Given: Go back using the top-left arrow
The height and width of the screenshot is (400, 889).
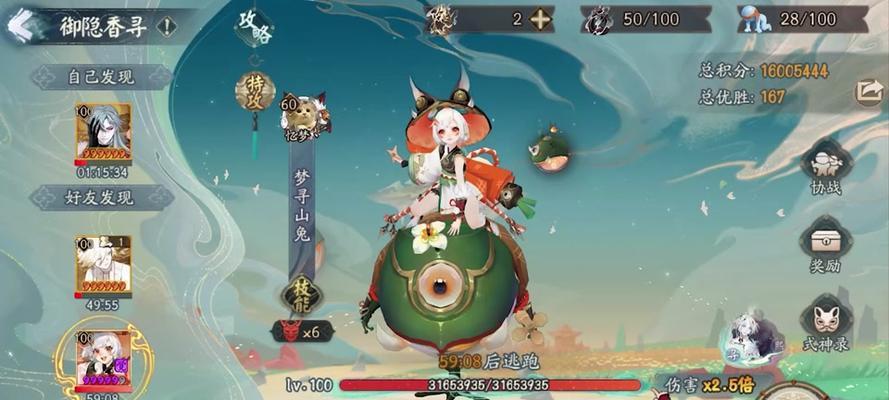Looking at the screenshot, I should [18, 25].
